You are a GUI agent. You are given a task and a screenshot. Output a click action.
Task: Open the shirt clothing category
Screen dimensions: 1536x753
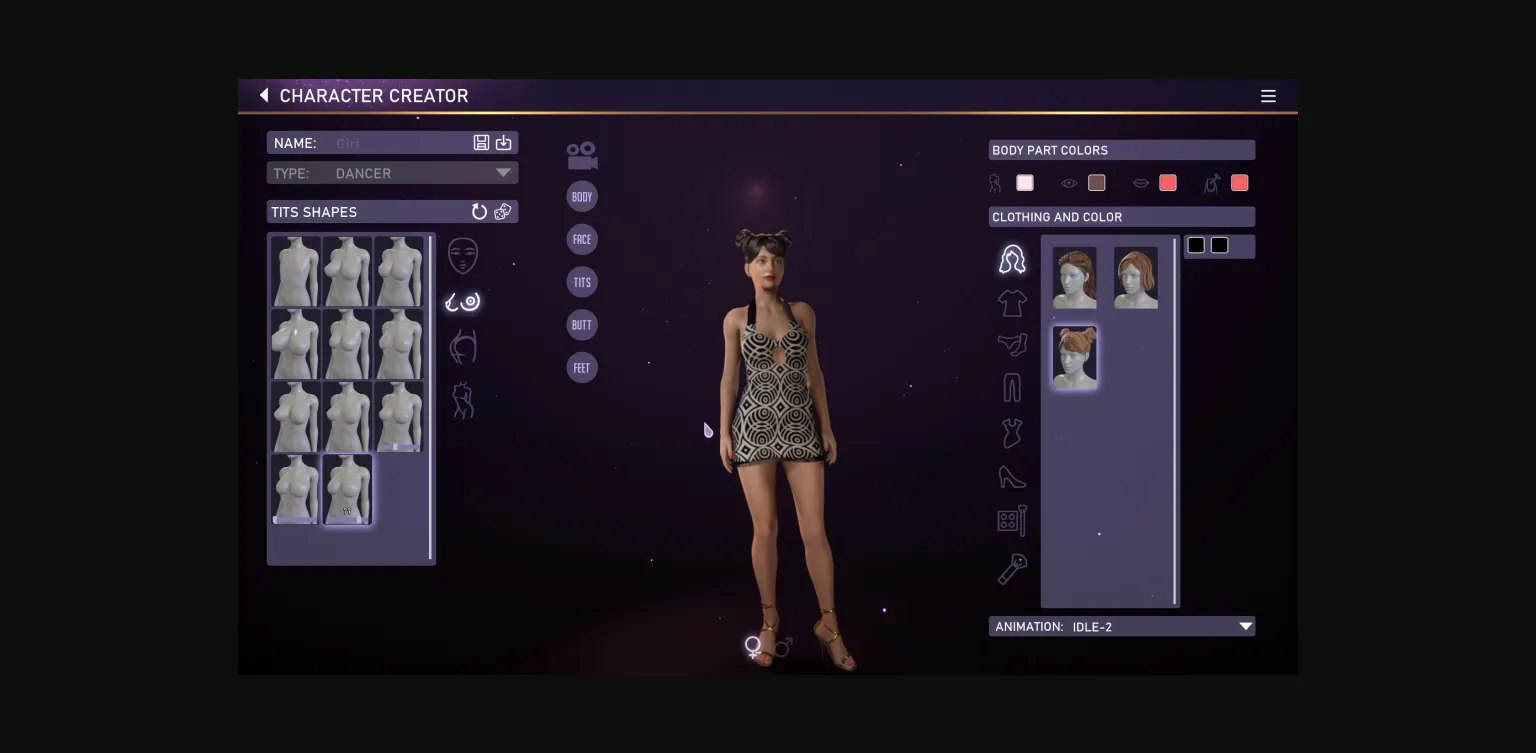point(1012,303)
